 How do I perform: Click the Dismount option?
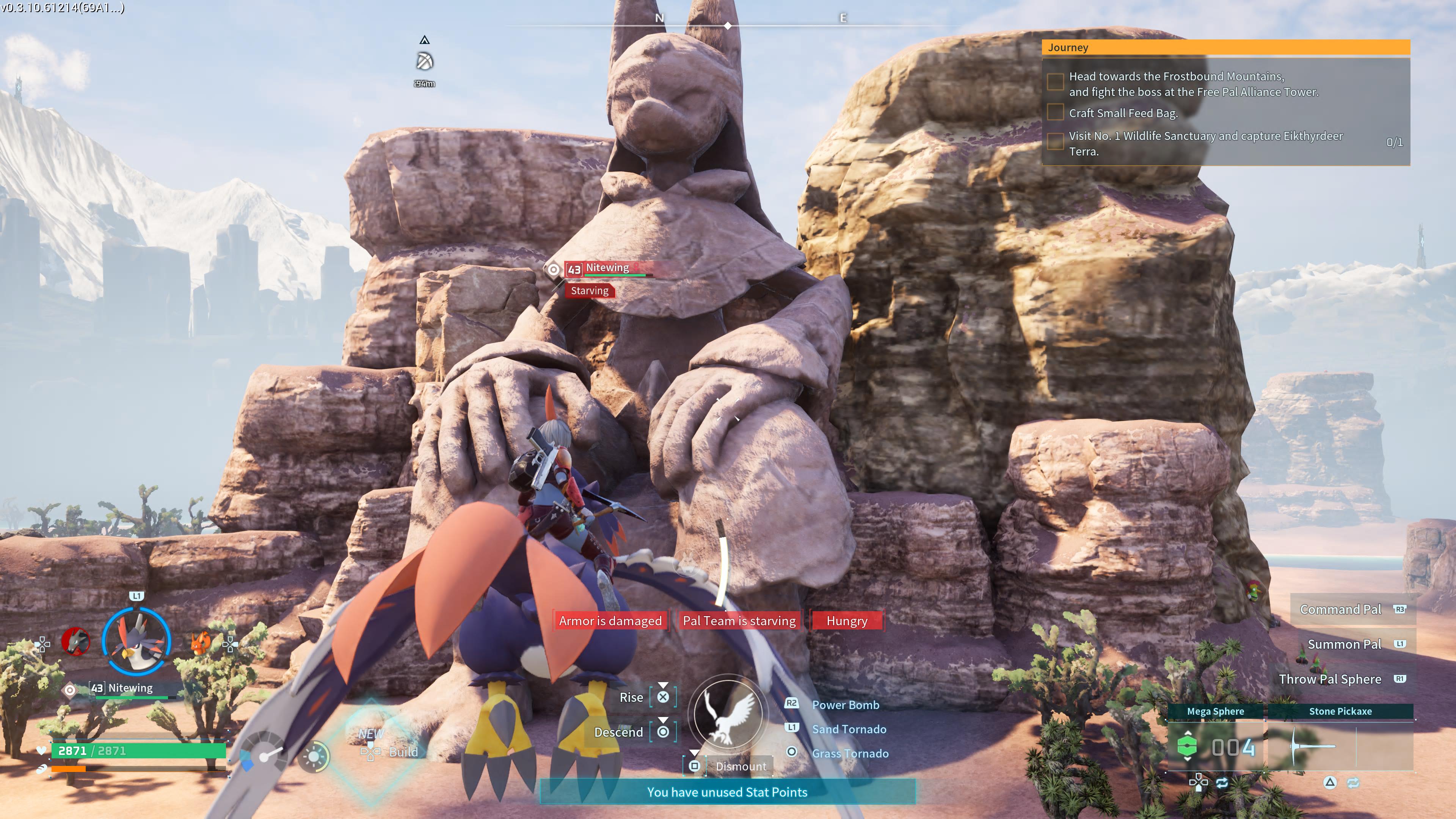coord(741,766)
